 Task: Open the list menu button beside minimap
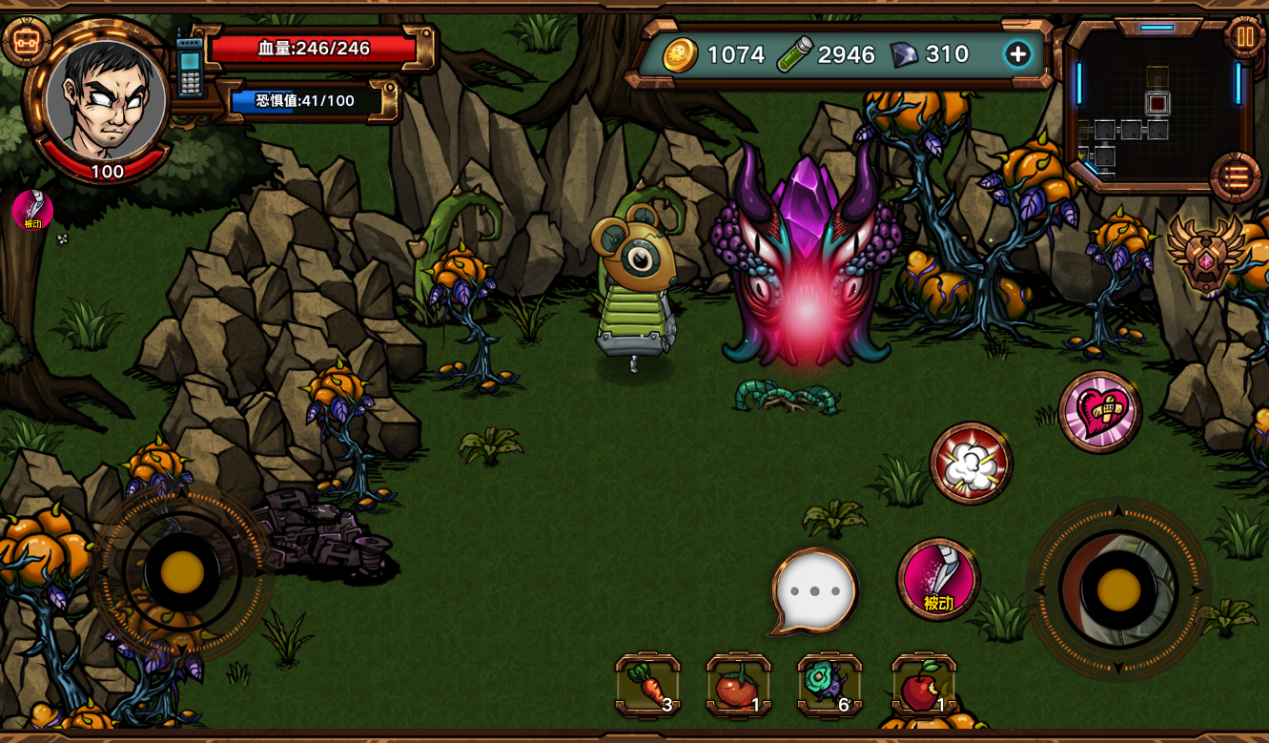1235,178
